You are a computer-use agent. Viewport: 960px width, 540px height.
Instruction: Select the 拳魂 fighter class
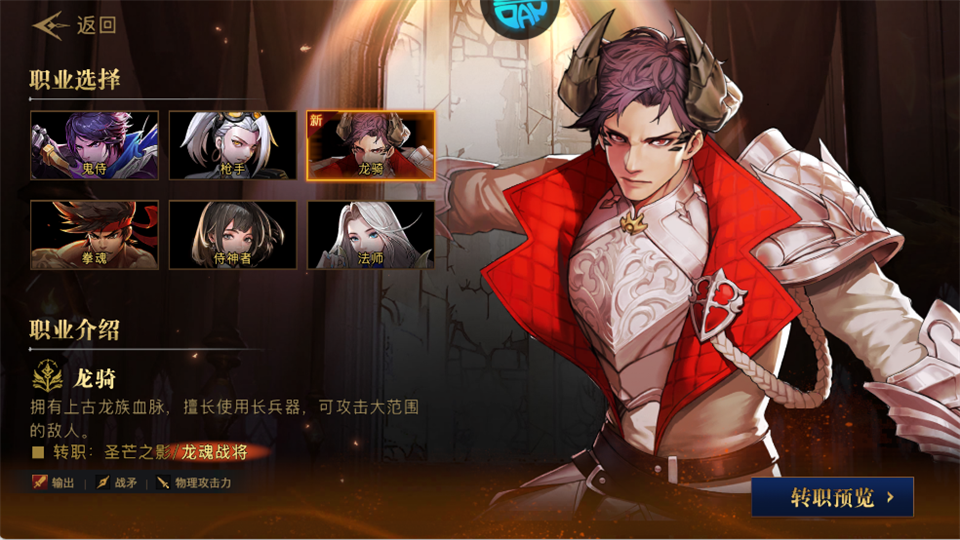coord(94,235)
